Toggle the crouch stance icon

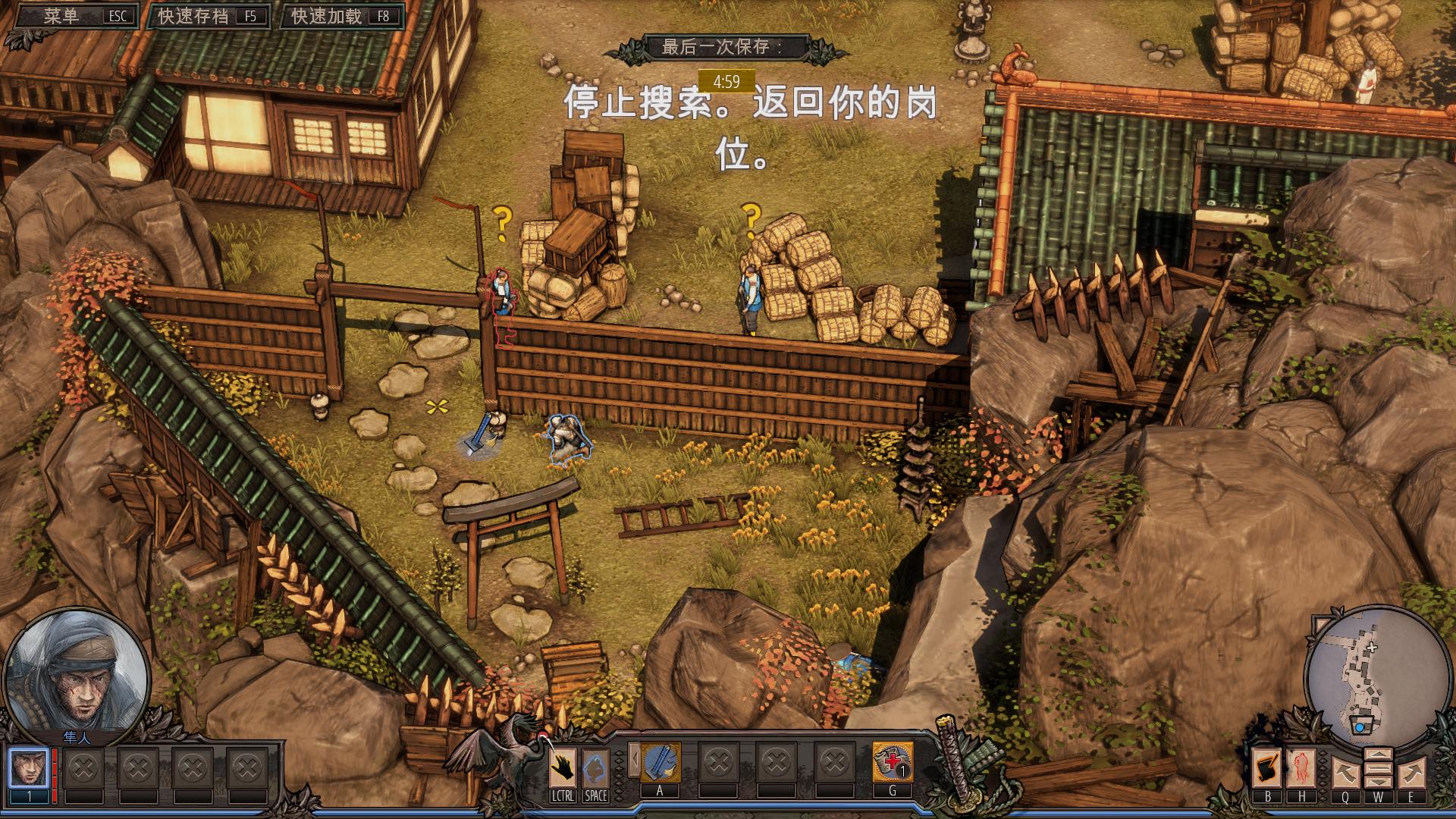point(595,767)
